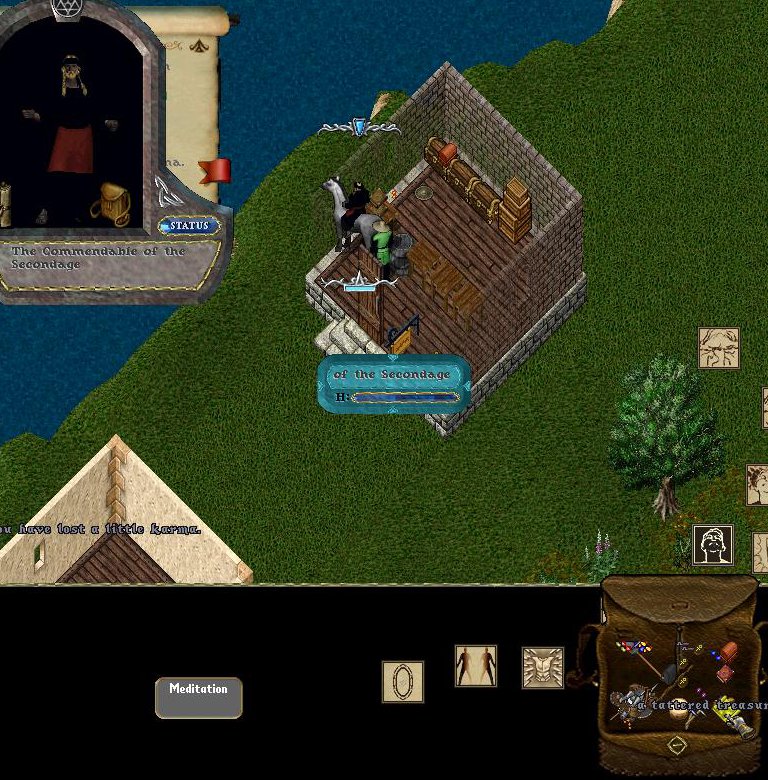The image size is (768, 780).
Task: Cast the spiked chest armor spell icon
Action: tap(543, 668)
